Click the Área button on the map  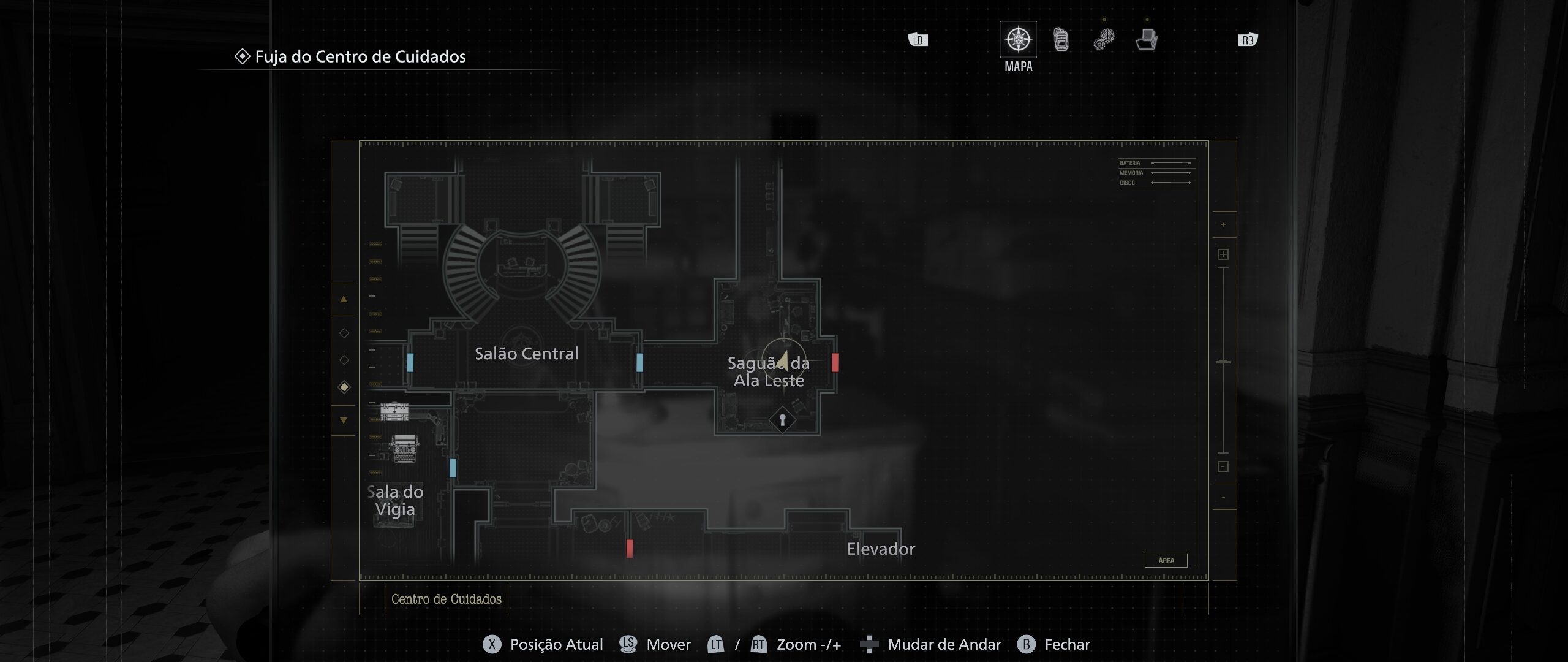tap(1166, 561)
